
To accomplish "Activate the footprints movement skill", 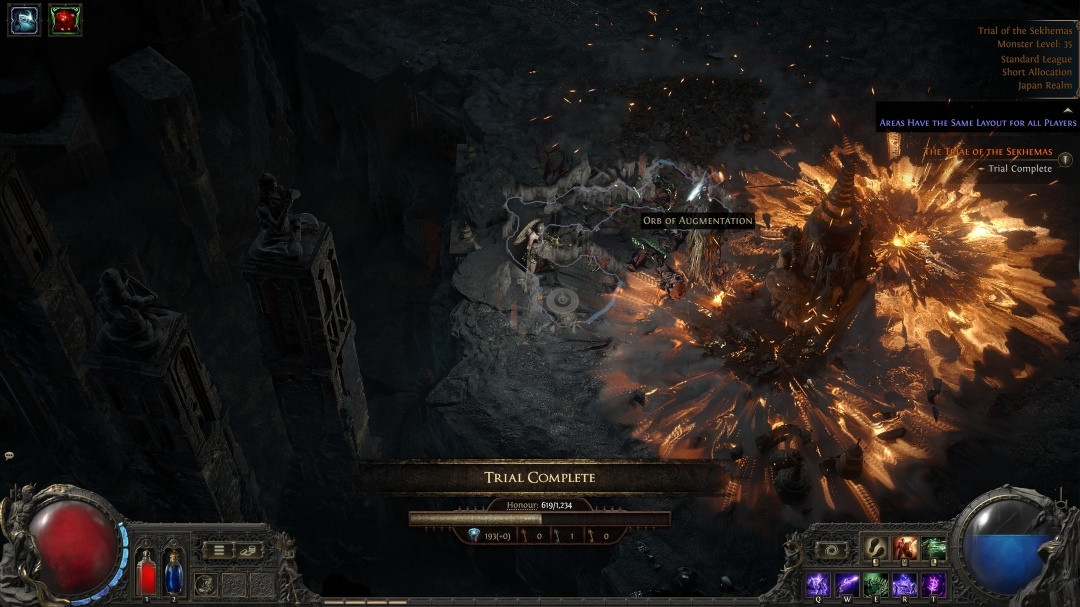I will 876,548.
